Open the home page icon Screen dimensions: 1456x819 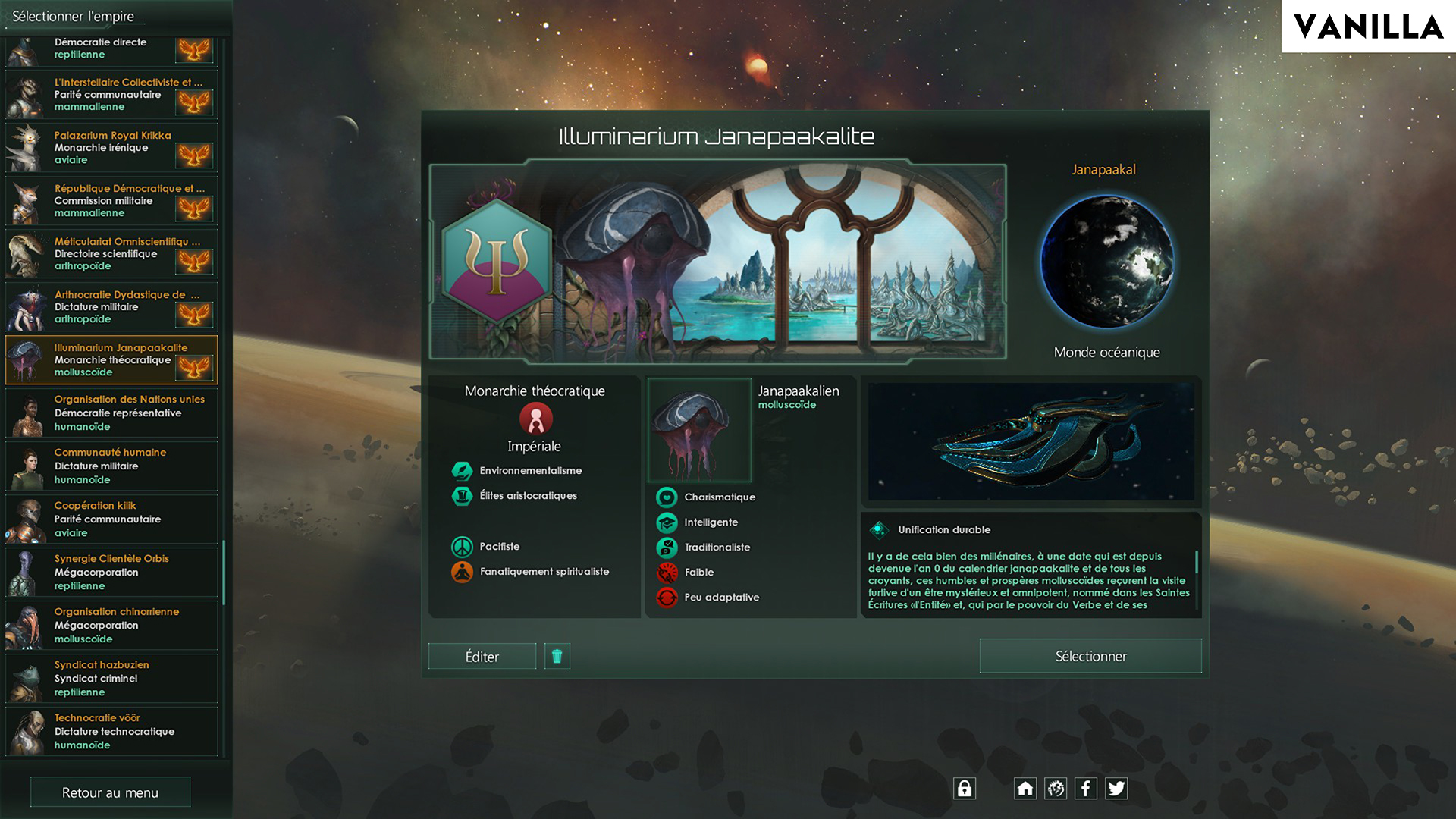point(1025,789)
